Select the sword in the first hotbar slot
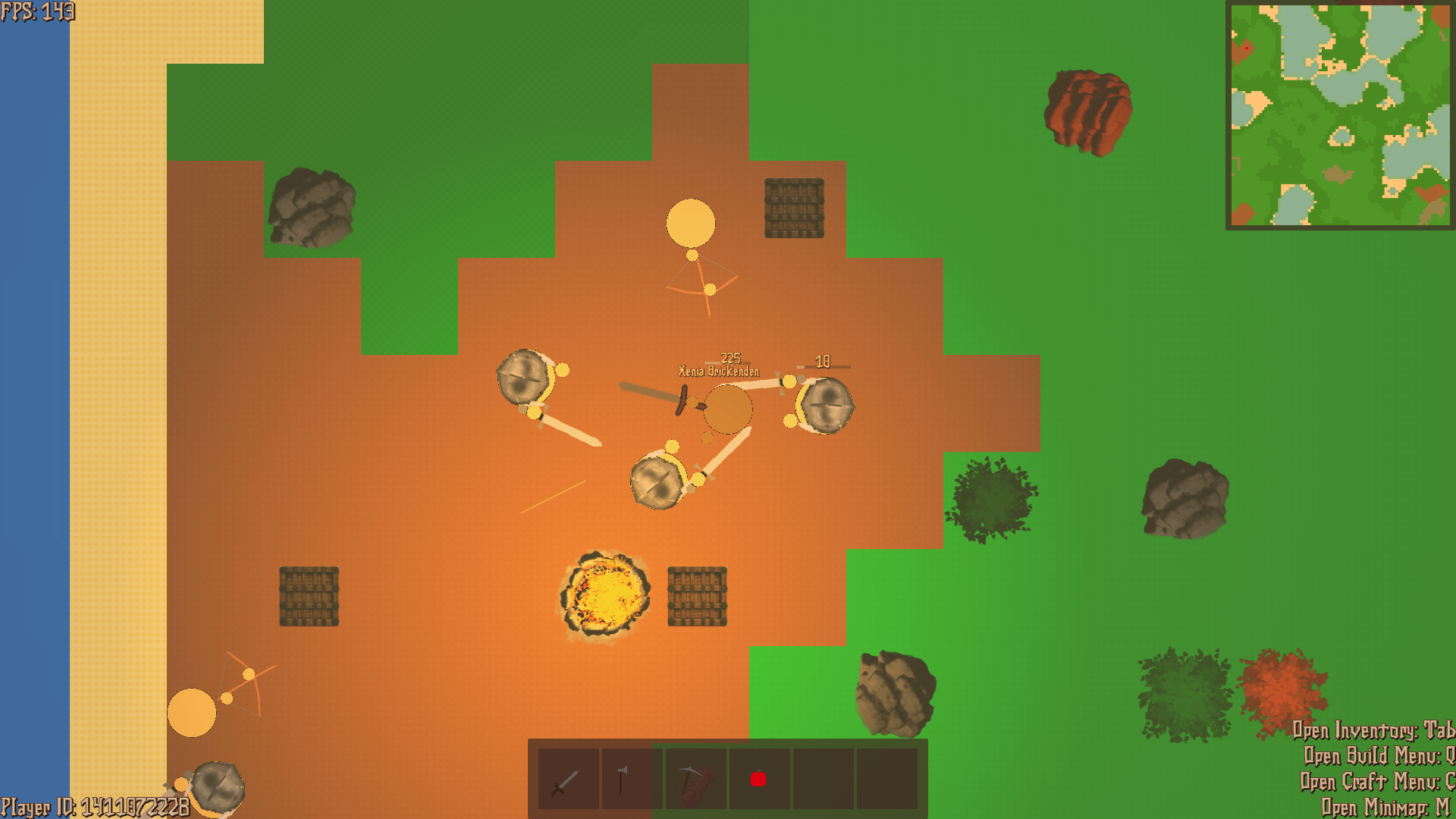This screenshot has width=1456, height=819. click(x=567, y=780)
